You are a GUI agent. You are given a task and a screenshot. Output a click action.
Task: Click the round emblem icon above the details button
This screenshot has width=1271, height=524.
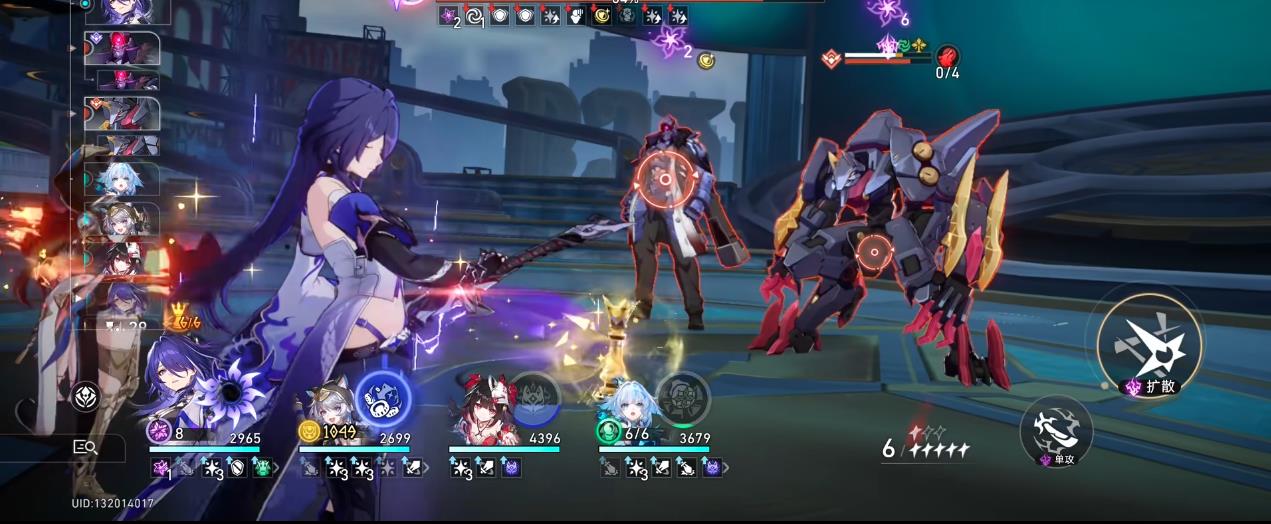pos(85,397)
